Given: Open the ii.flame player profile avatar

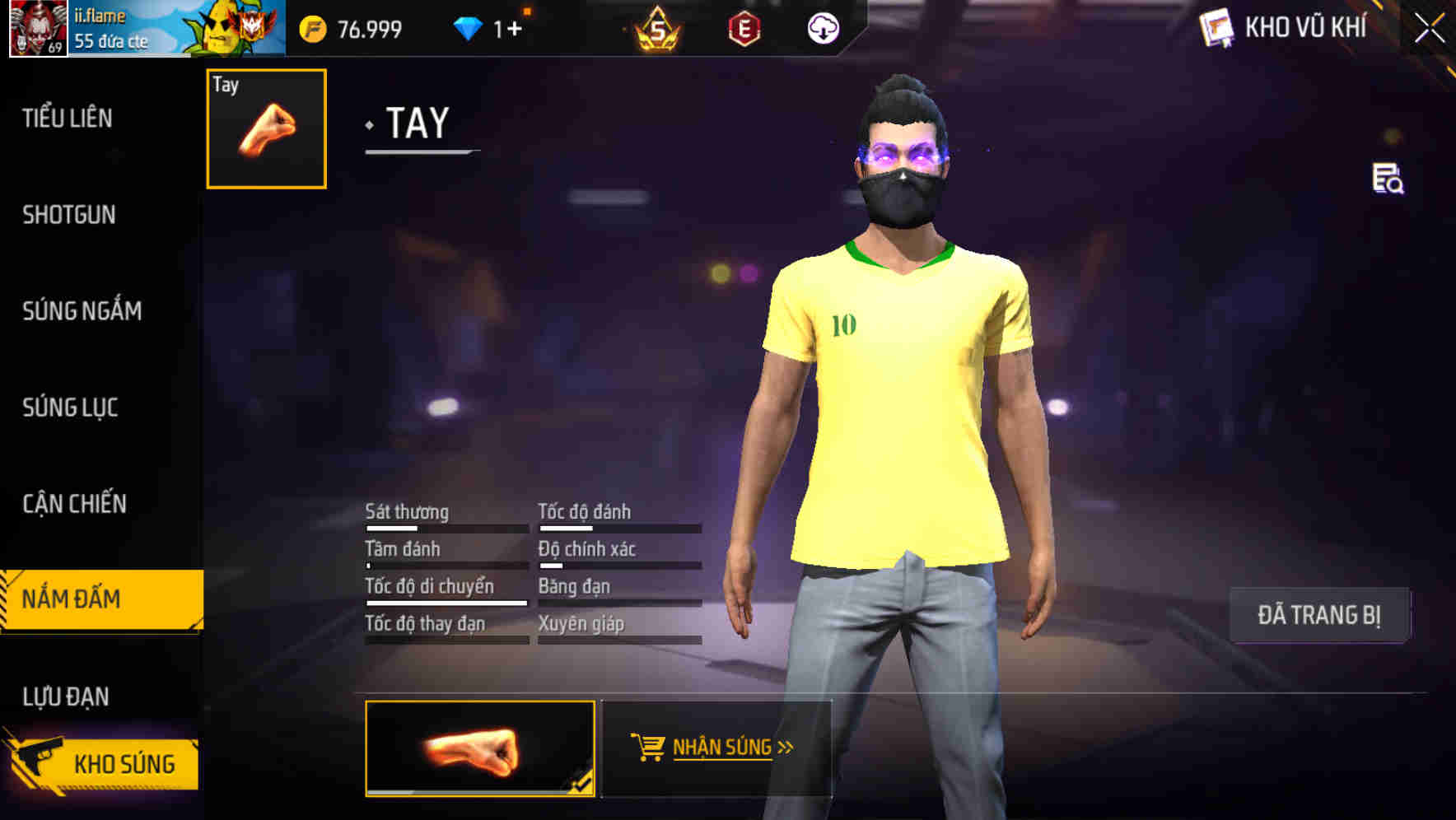Looking at the screenshot, I should (36, 26).
